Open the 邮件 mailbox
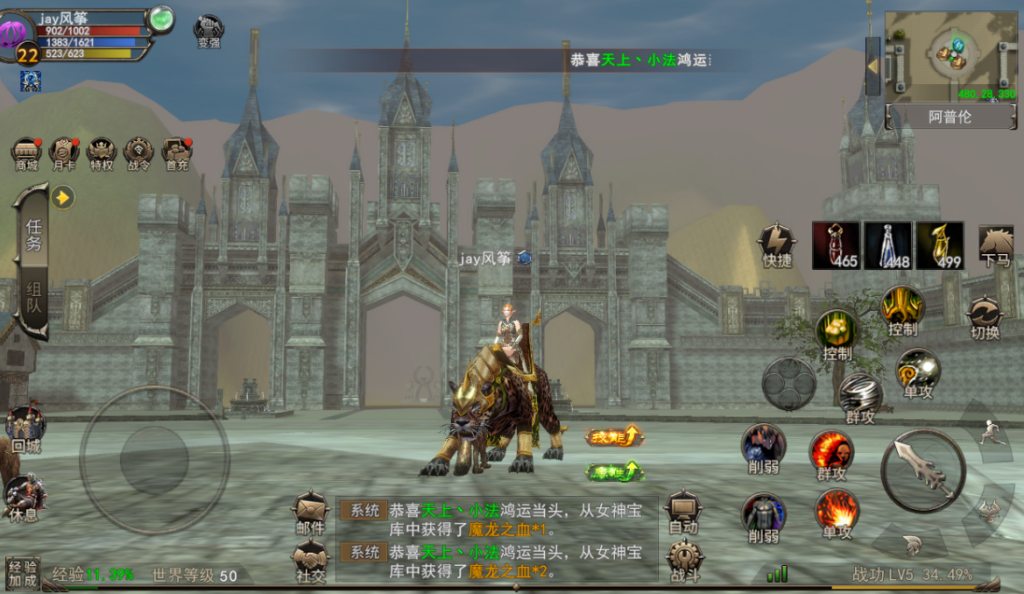Image resolution: width=1024 pixels, height=594 pixels. [310, 512]
